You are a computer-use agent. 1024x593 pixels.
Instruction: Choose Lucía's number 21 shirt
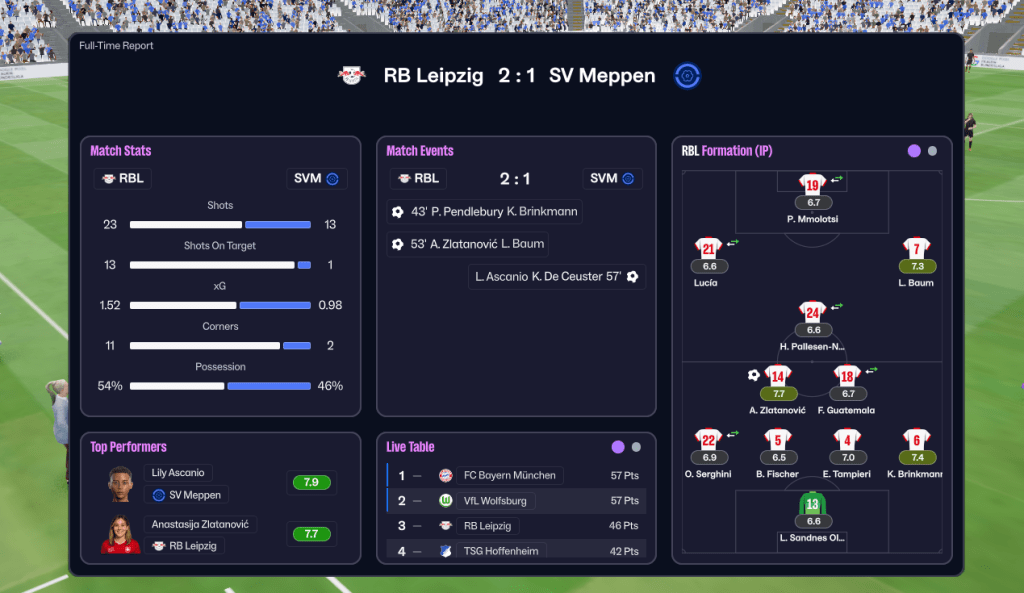click(708, 249)
